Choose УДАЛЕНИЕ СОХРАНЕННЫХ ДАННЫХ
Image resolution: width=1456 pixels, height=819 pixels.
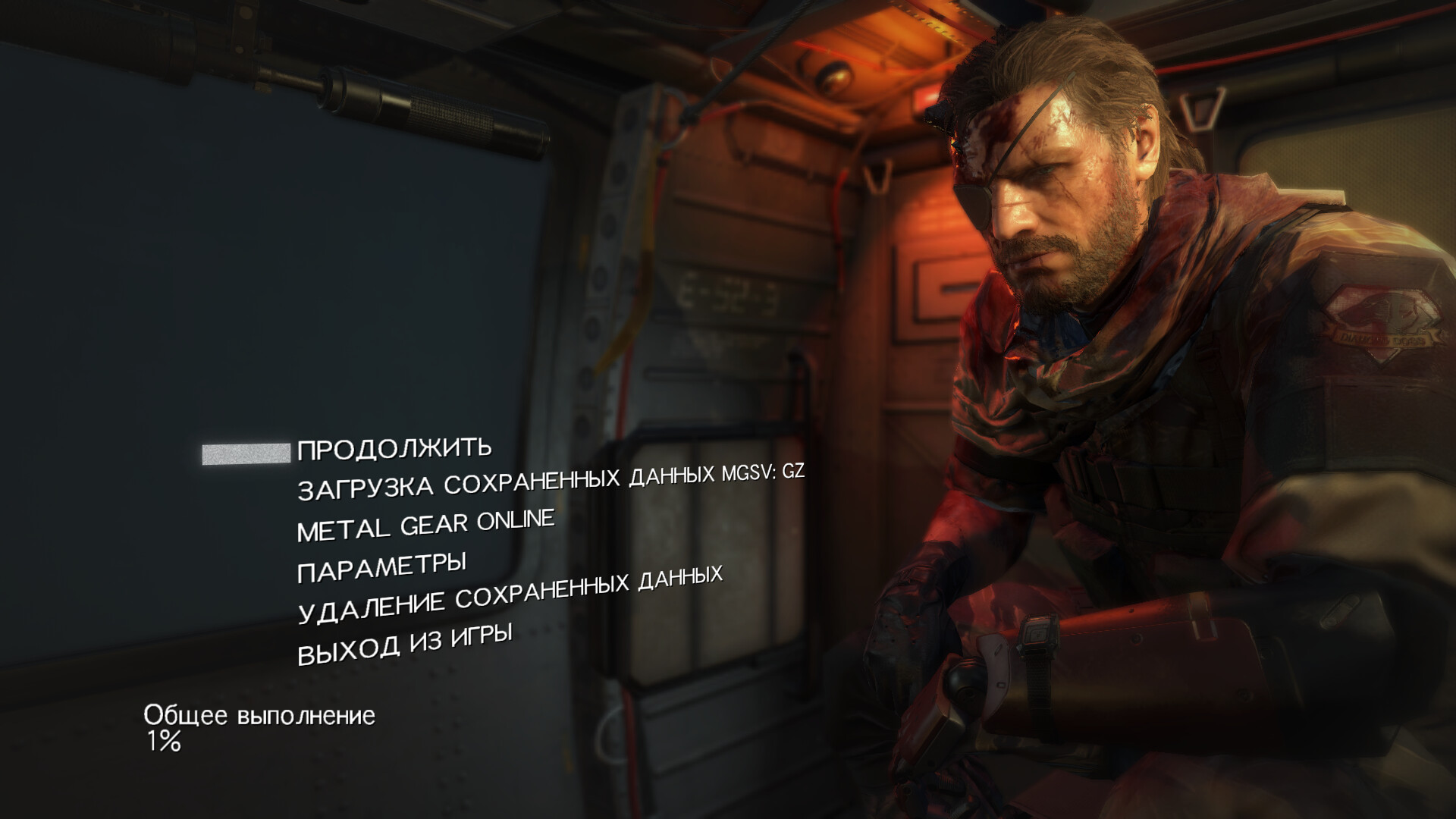pos(510,594)
